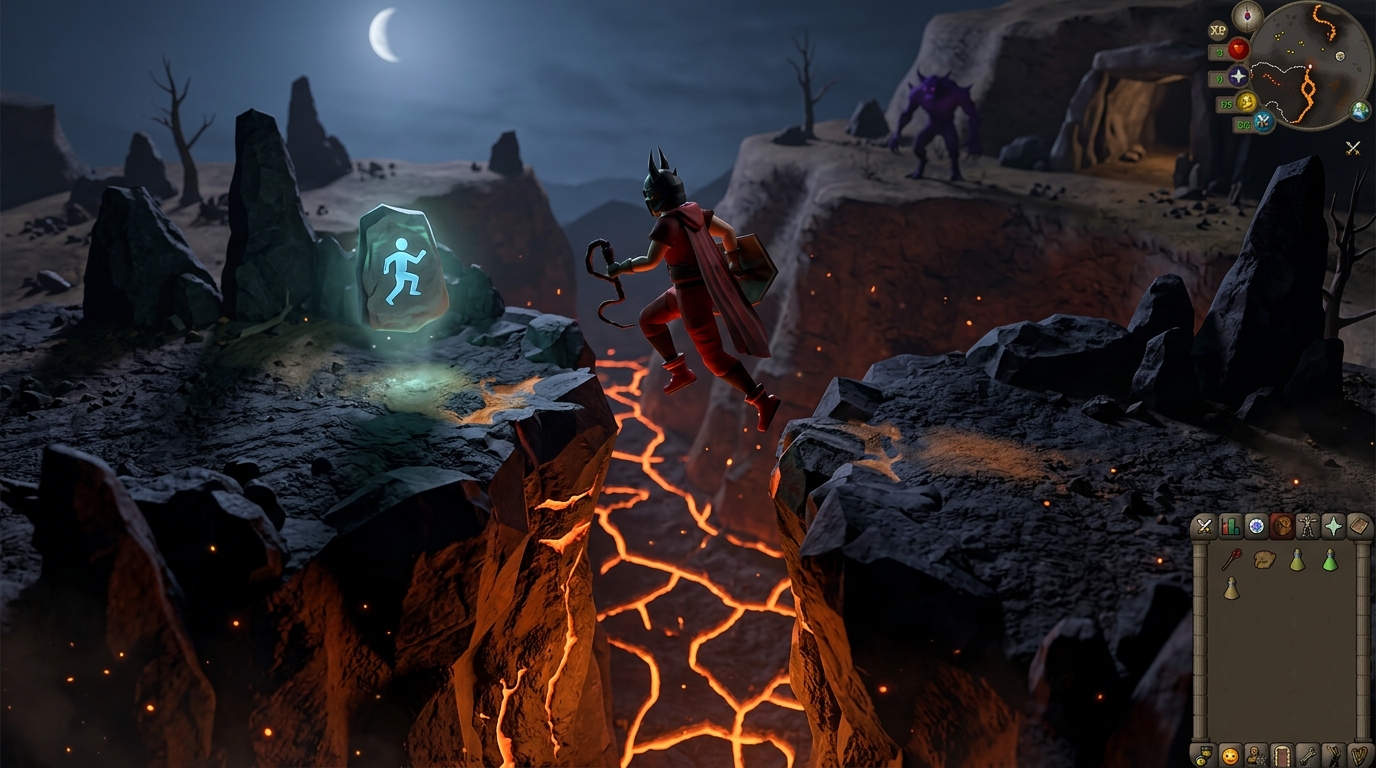Image resolution: width=1376 pixels, height=768 pixels.
Task: Enable special attack with the blue orb
Action: pos(1263,122)
